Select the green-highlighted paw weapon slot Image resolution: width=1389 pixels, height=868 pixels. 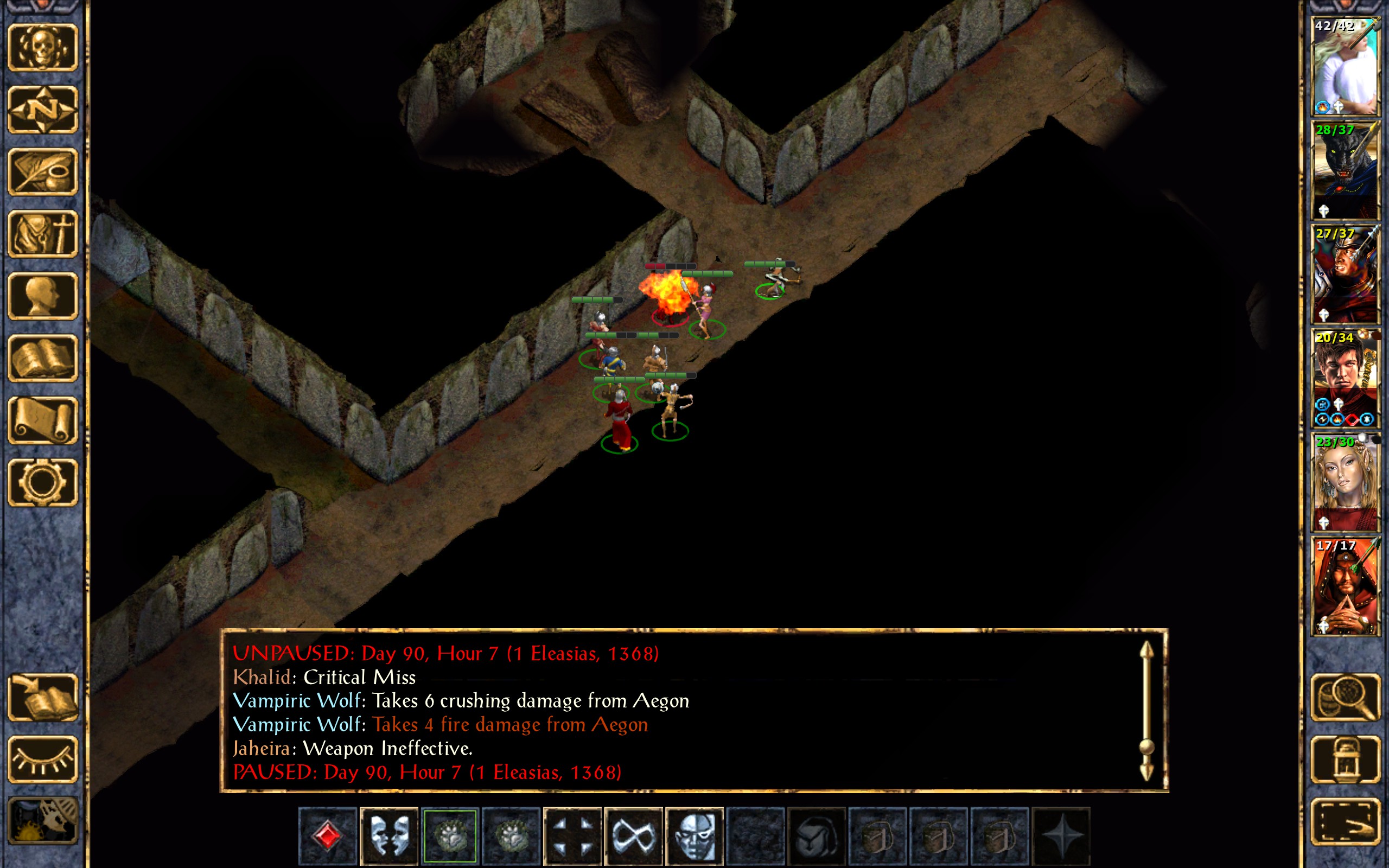pos(450,836)
